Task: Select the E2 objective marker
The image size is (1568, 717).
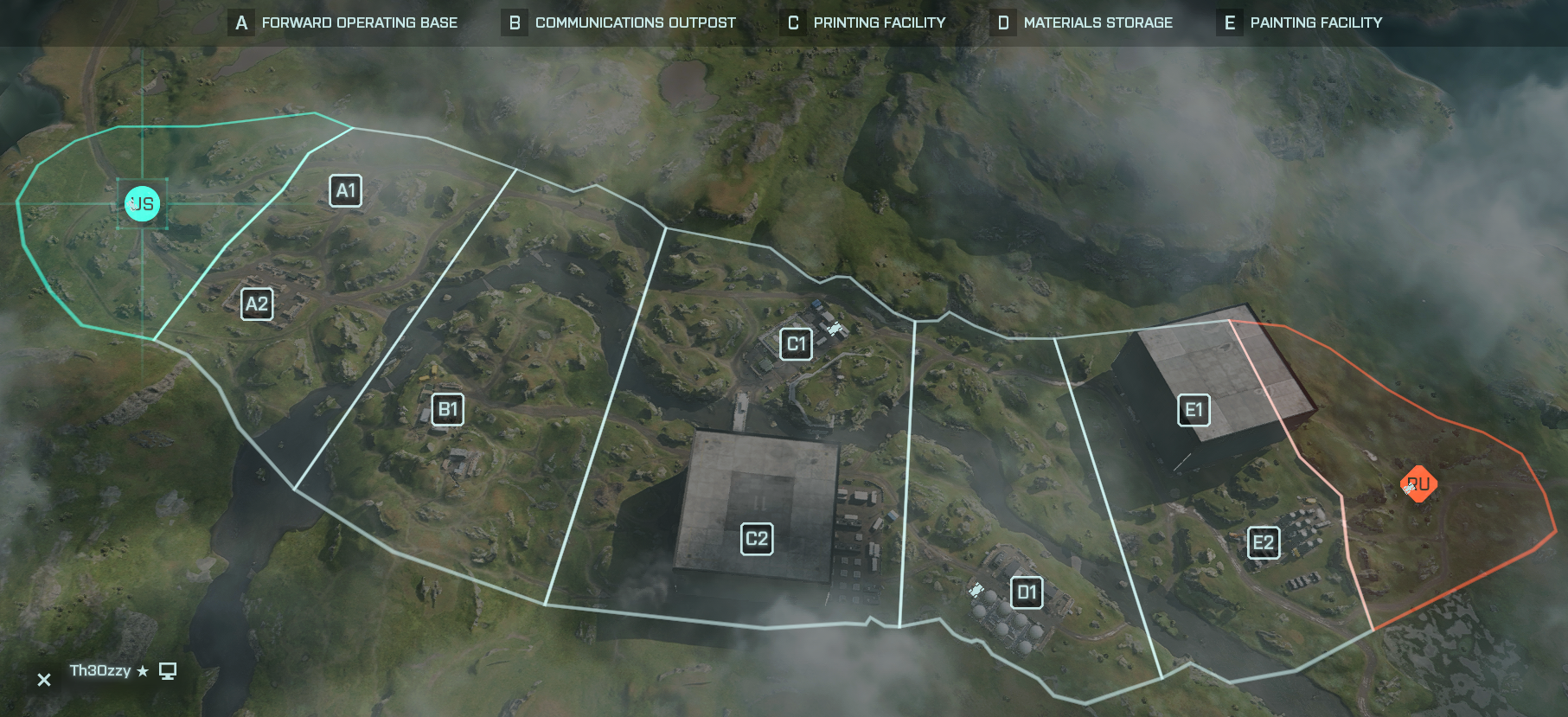Action: (x=1264, y=543)
